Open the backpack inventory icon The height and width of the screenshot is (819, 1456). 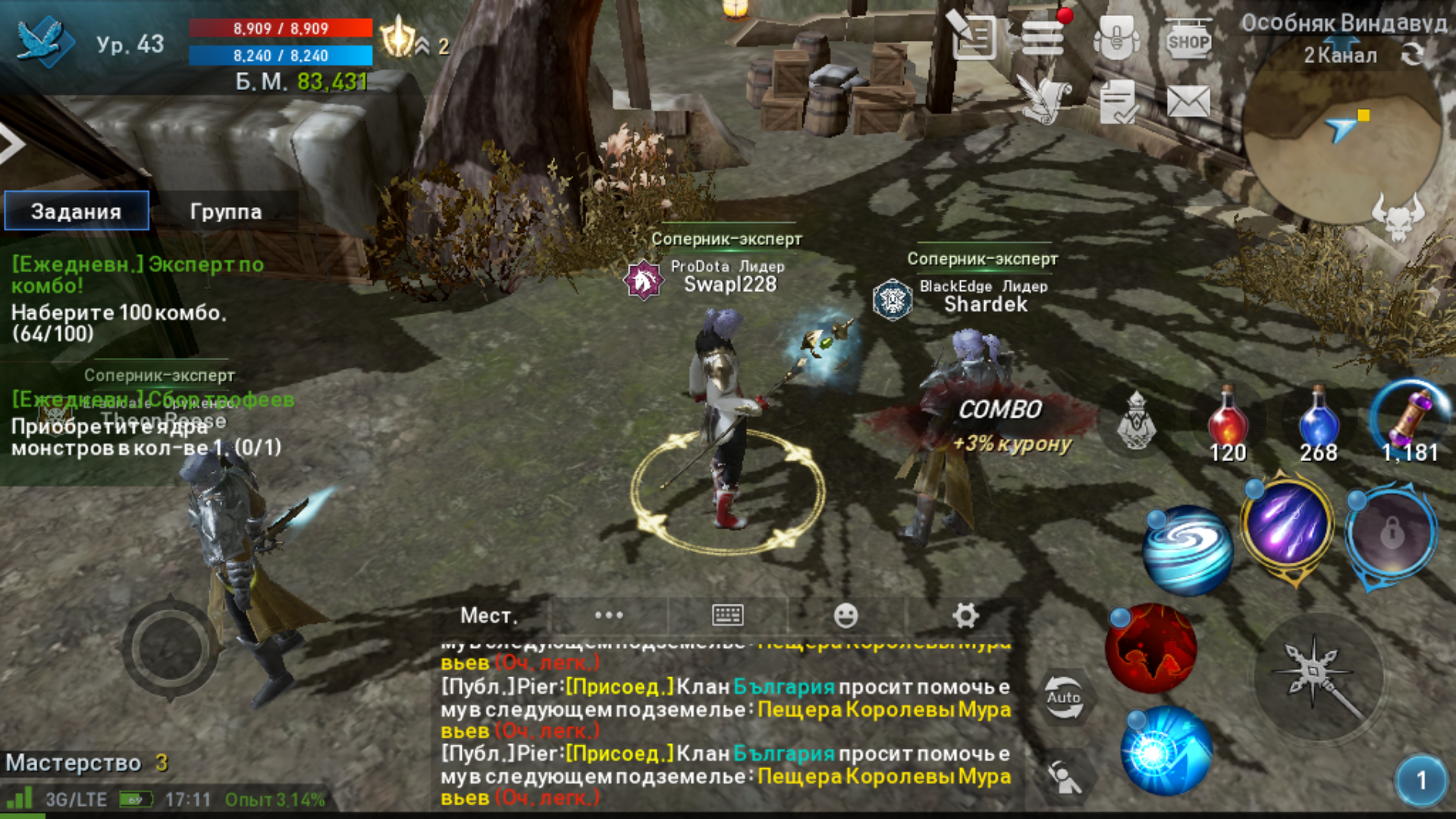1116,38
